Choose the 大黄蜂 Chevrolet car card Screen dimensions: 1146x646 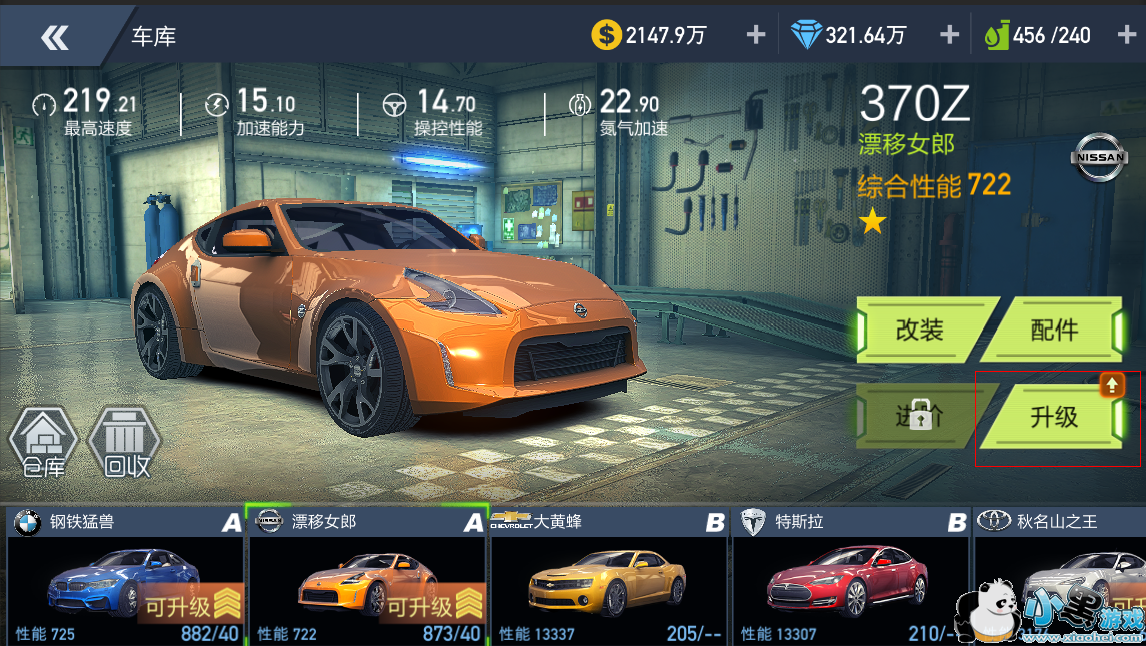609,577
